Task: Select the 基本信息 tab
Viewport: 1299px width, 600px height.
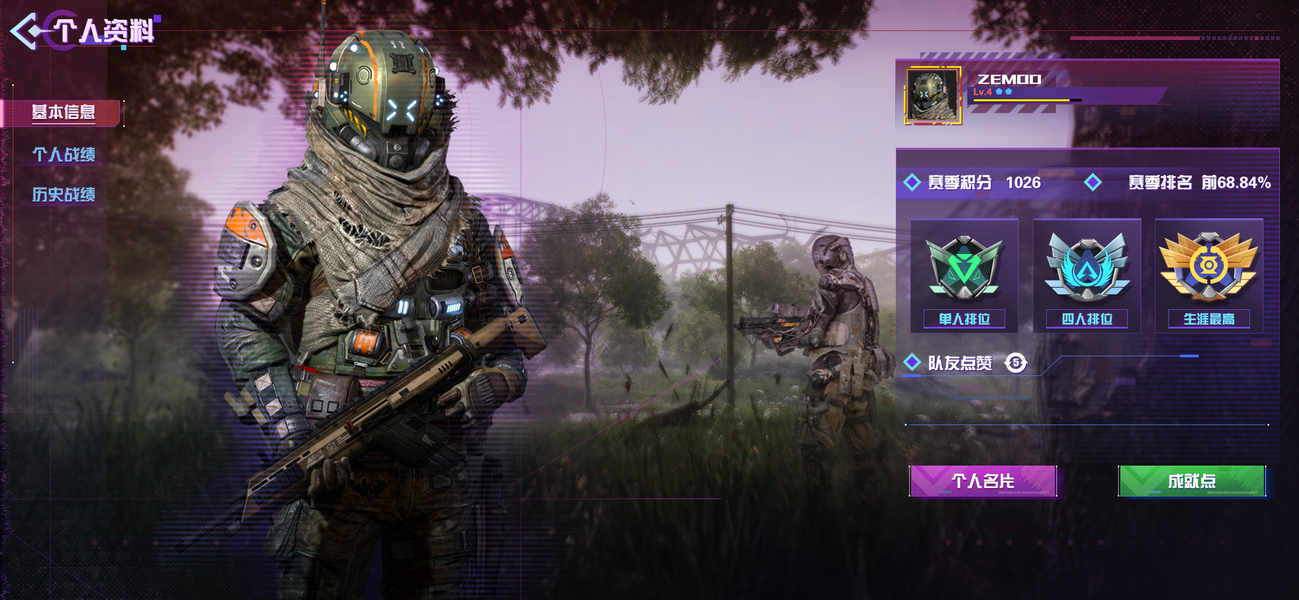Action: [x=63, y=113]
